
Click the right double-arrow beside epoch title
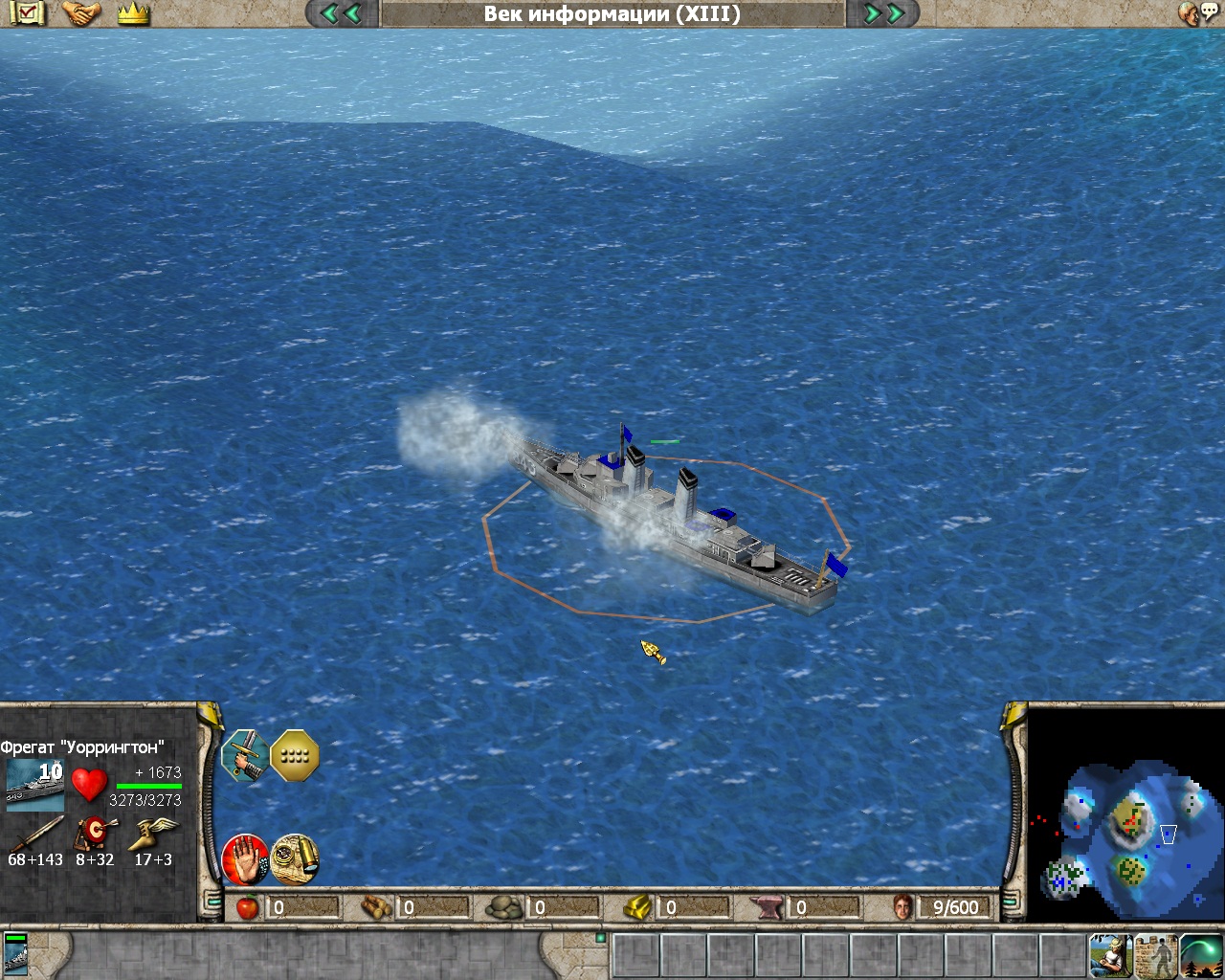click(884, 13)
